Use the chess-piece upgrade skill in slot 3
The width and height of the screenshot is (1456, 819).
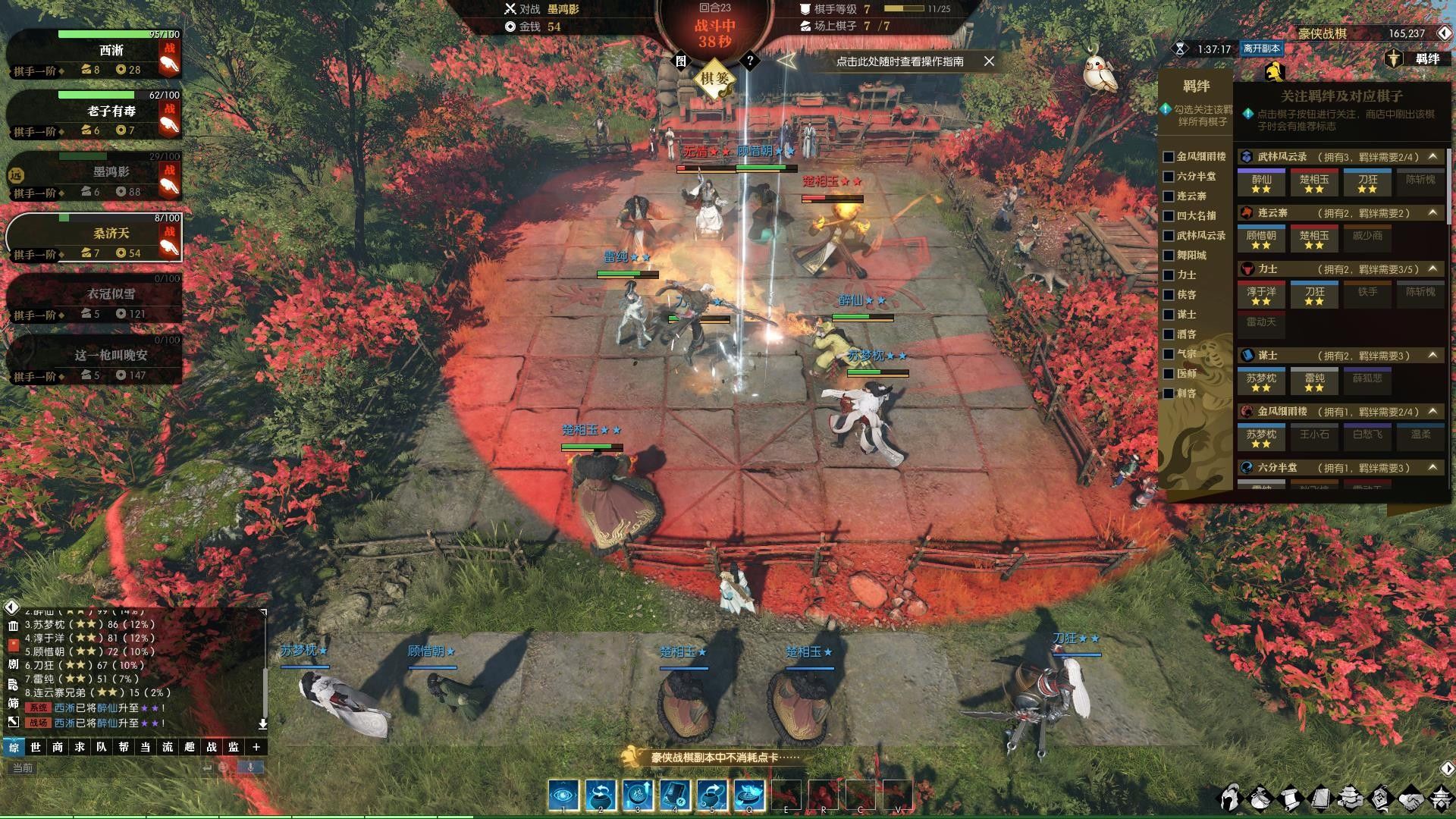(x=637, y=795)
